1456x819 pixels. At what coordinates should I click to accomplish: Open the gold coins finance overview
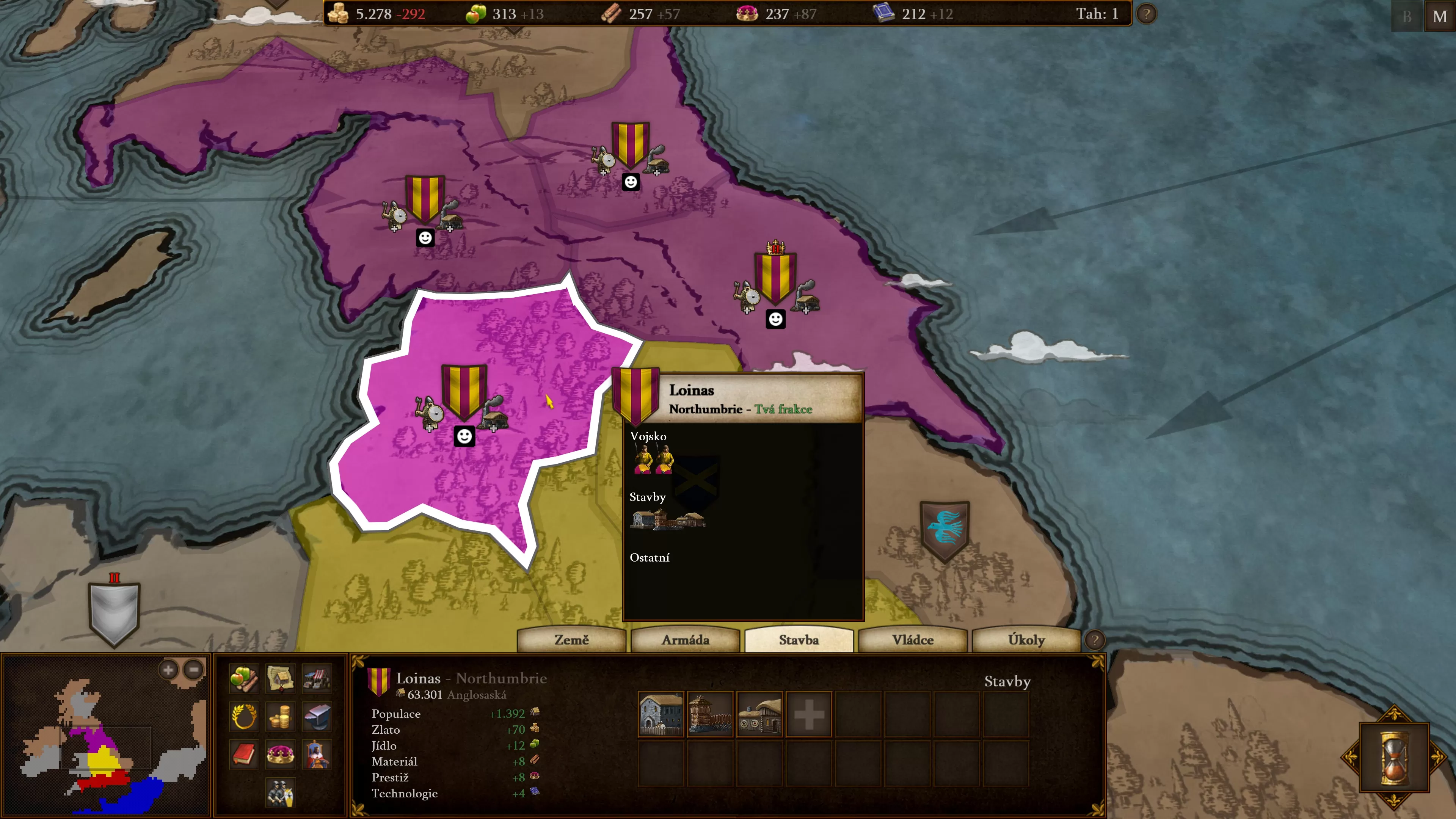pos(280,717)
